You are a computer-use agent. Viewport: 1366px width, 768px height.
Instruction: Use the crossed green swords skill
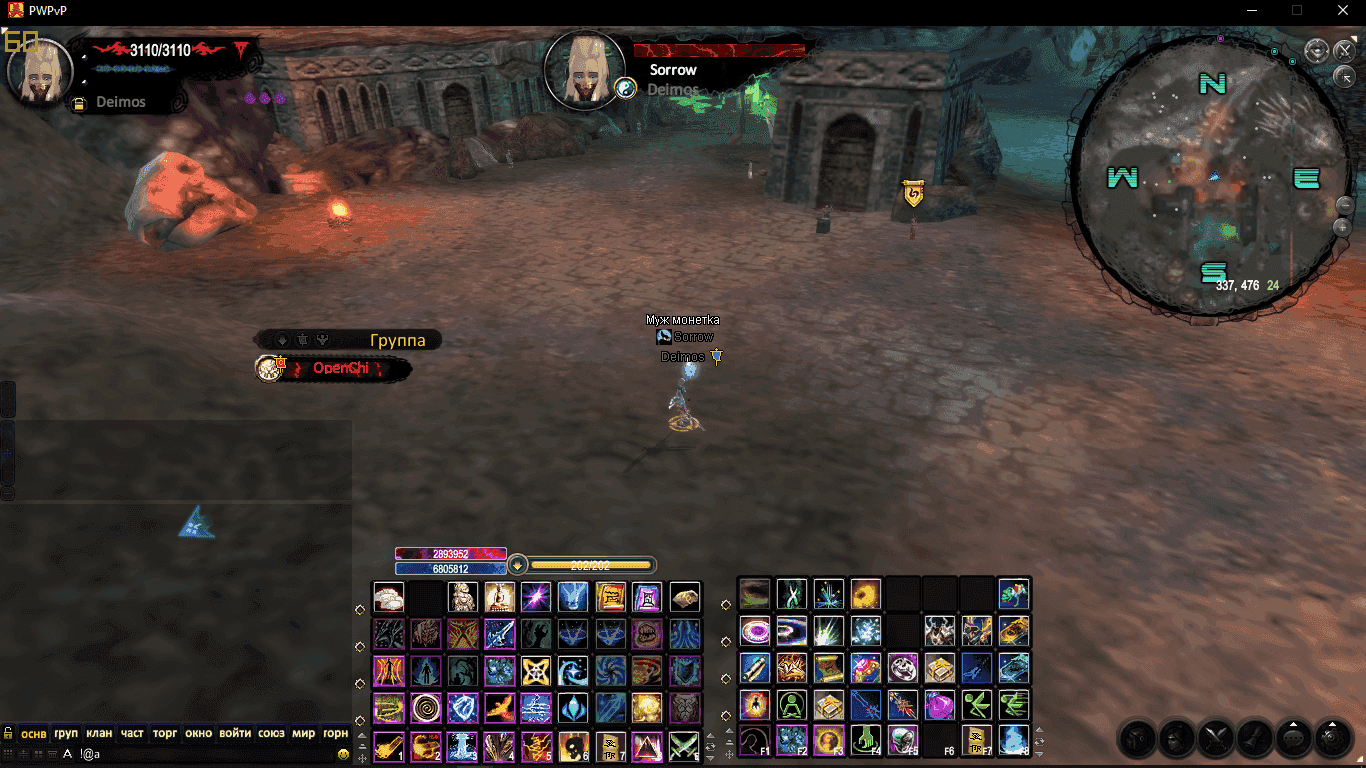click(x=684, y=745)
